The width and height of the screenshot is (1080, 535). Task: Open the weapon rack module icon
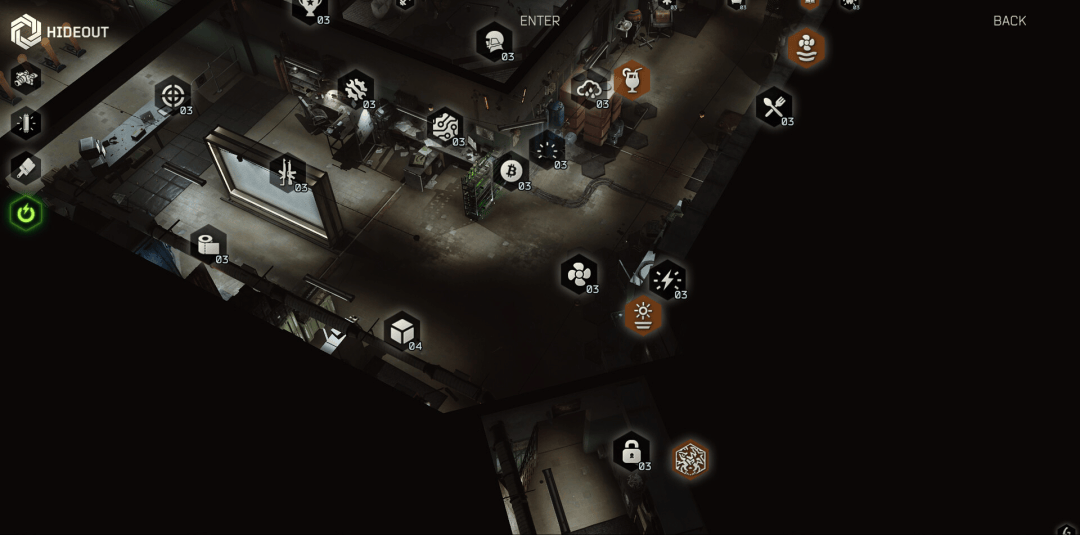click(287, 172)
